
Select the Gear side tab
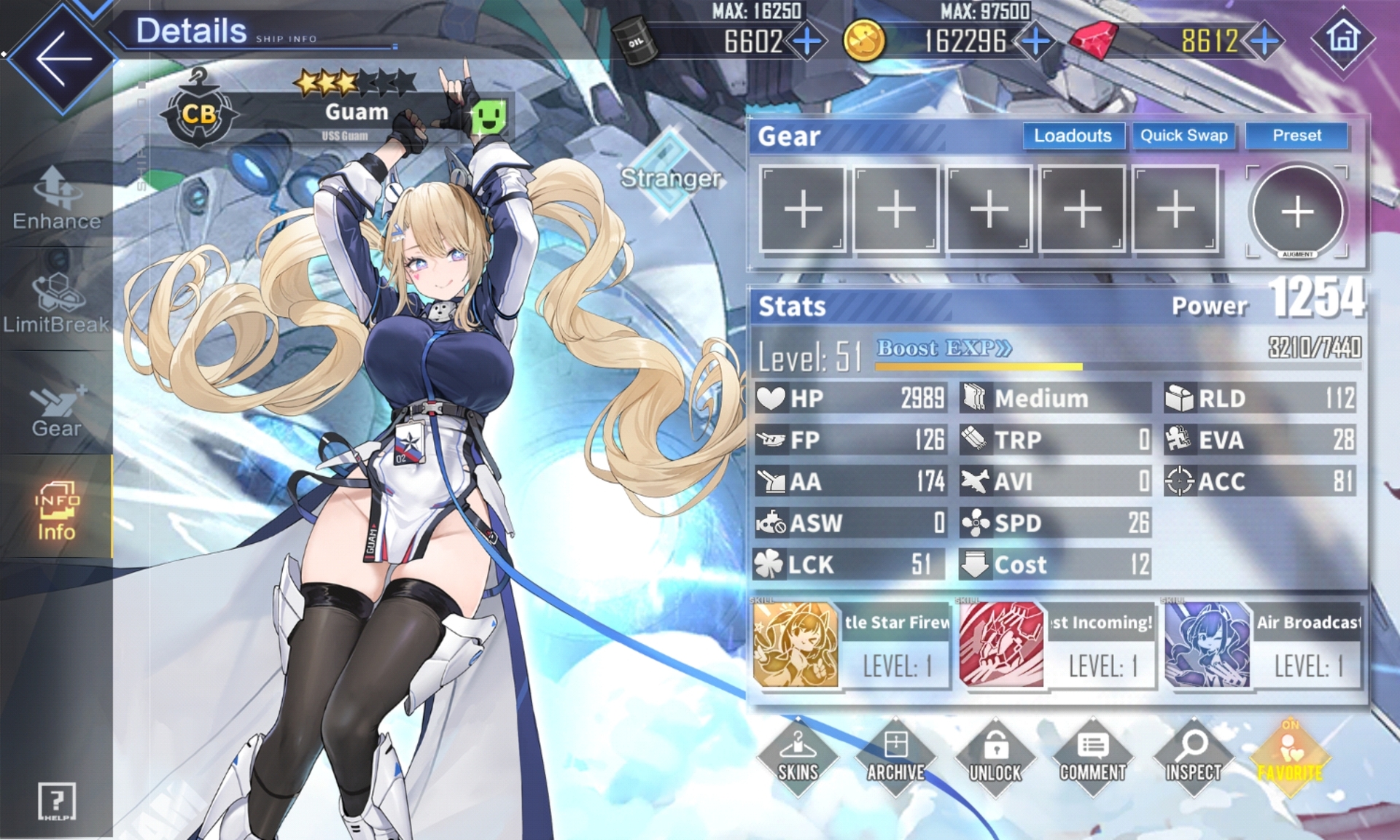(x=57, y=408)
